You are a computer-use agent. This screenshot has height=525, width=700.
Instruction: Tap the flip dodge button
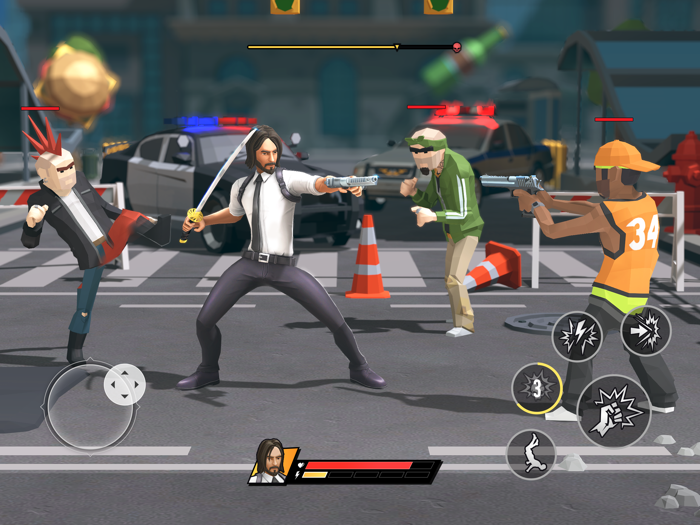531,454
